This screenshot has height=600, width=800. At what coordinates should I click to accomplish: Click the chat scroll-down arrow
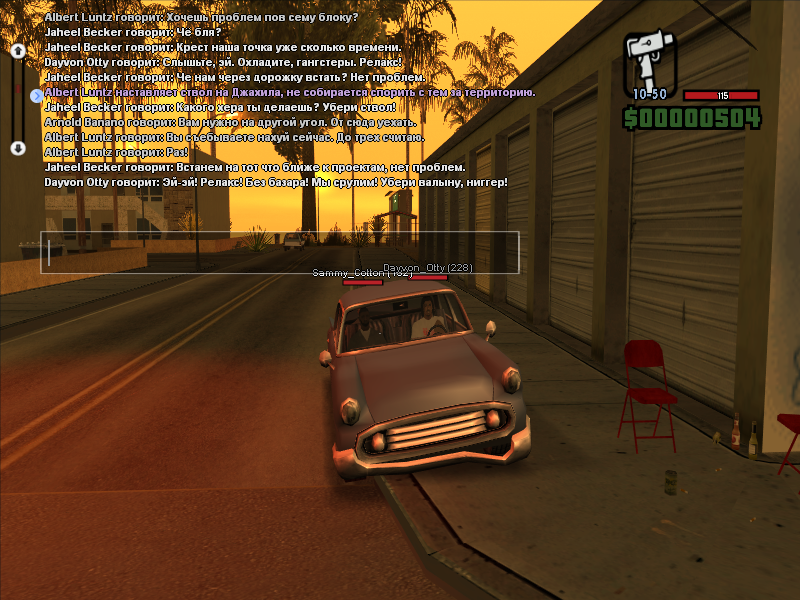pyautogui.click(x=18, y=148)
